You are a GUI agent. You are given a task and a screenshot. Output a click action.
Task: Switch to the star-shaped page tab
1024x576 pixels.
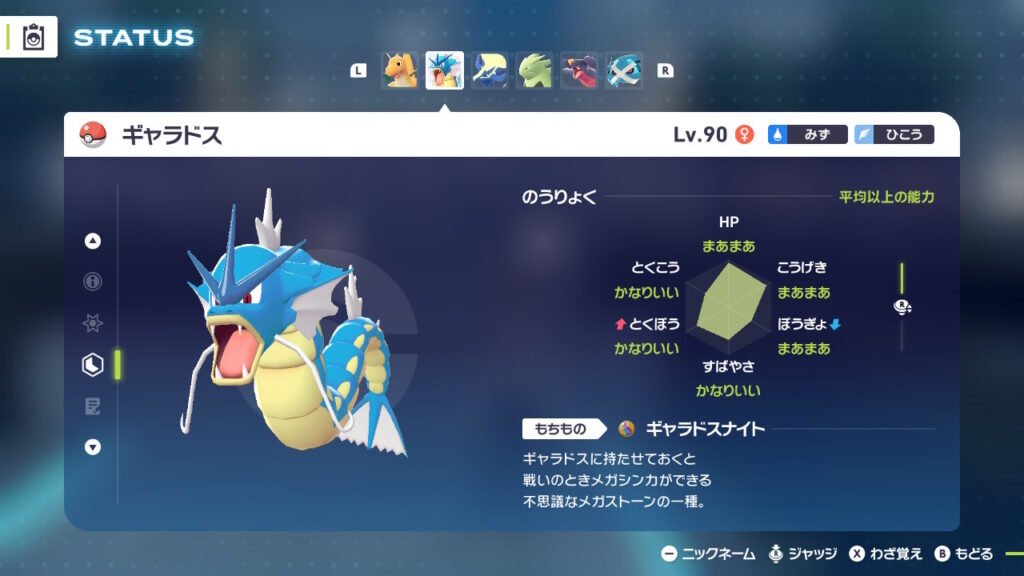coord(93,324)
